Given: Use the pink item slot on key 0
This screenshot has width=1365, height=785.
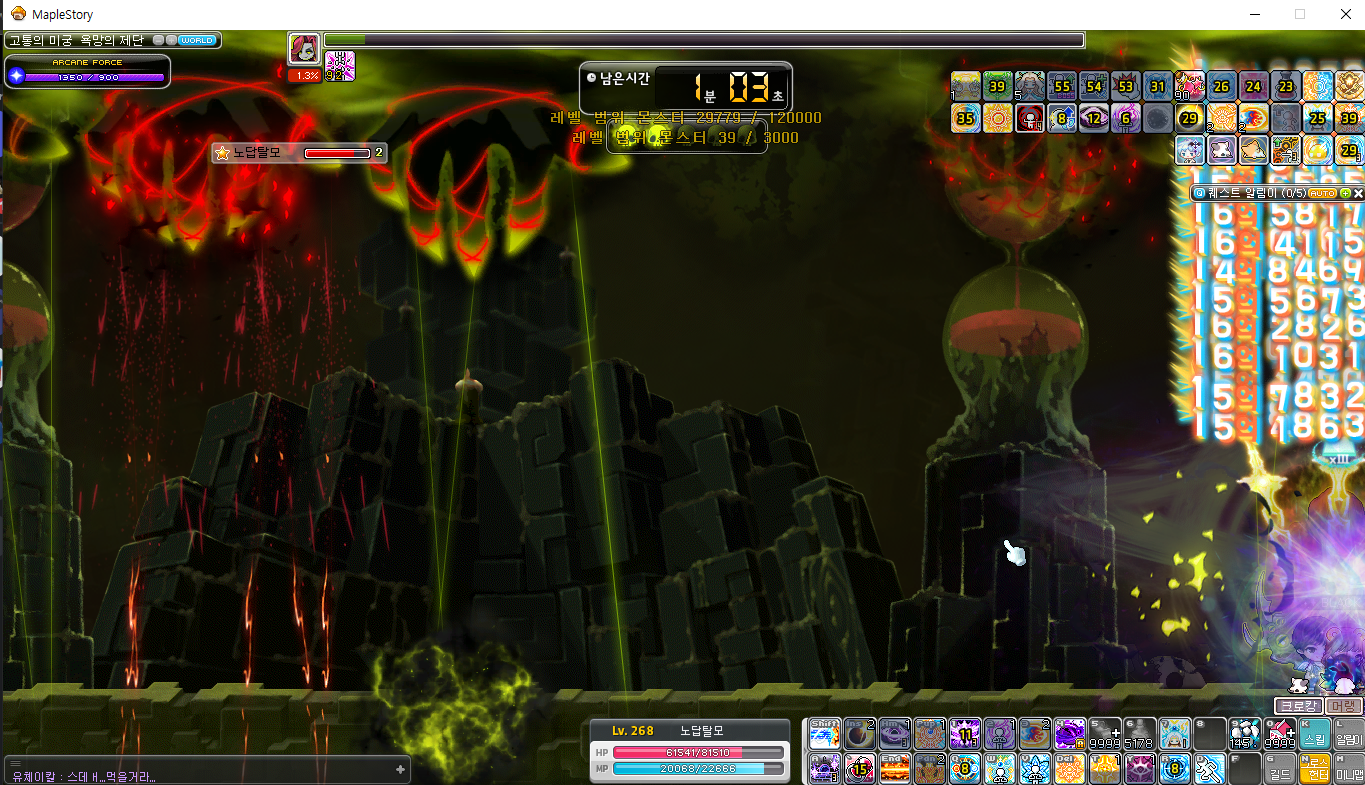Looking at the screenshot, I should pyautogui.click(x=1280, y=734).
